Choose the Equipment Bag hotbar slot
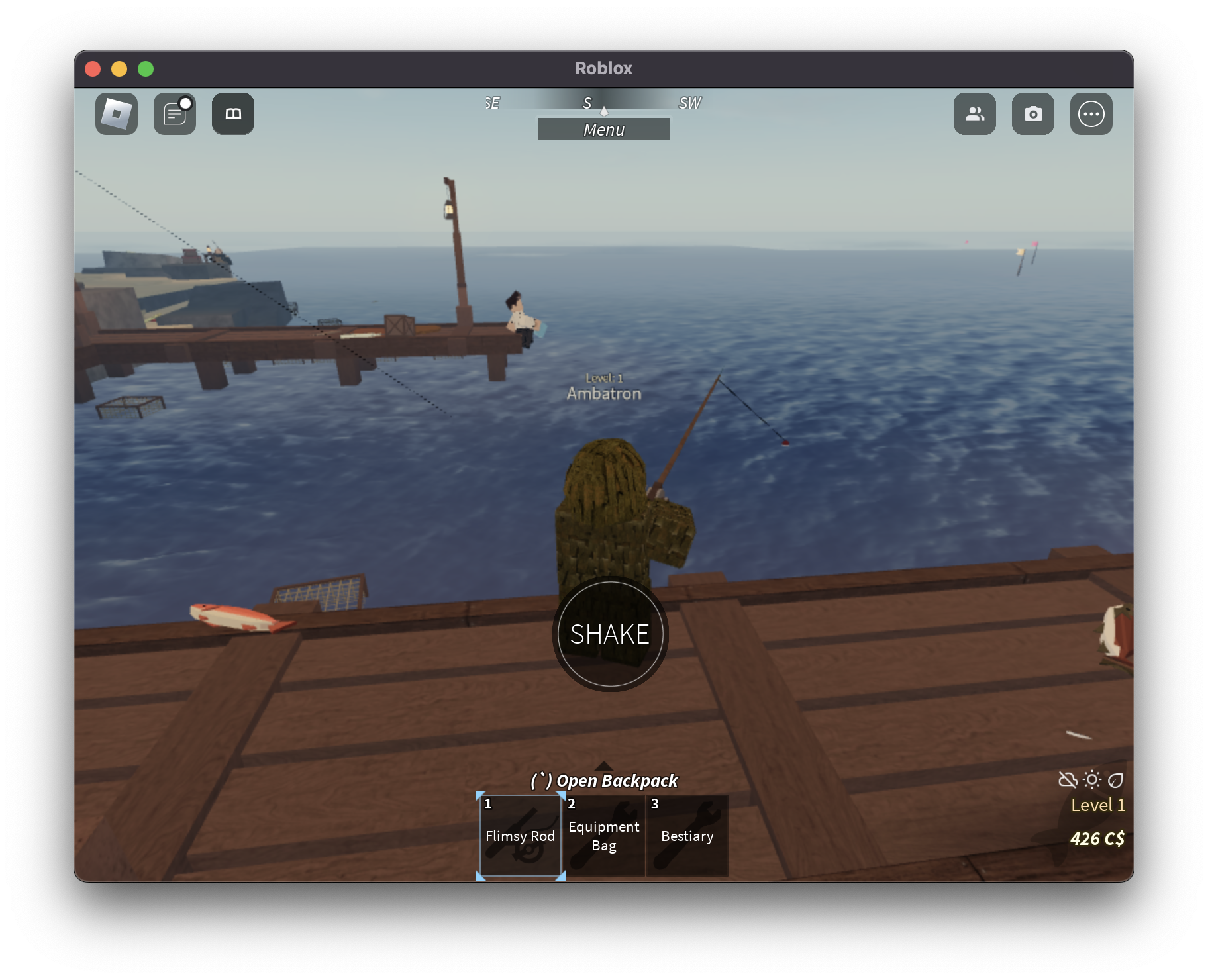 [x=604, y=836]
